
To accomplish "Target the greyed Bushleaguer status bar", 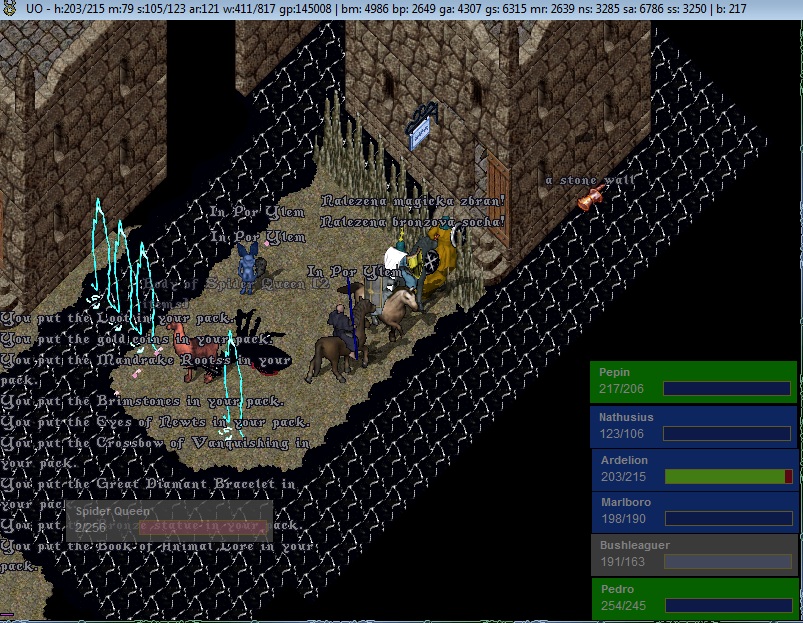I will (x=693, y=554).
